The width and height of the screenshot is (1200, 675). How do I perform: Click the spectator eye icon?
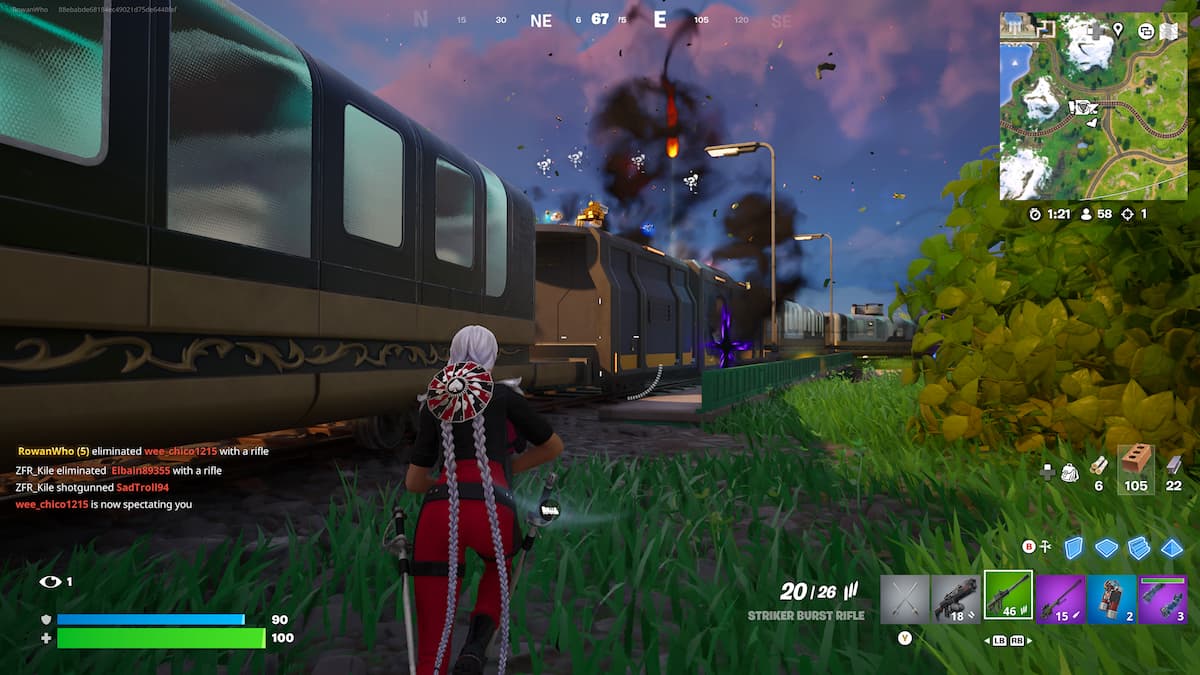click(x=50, y=581)
